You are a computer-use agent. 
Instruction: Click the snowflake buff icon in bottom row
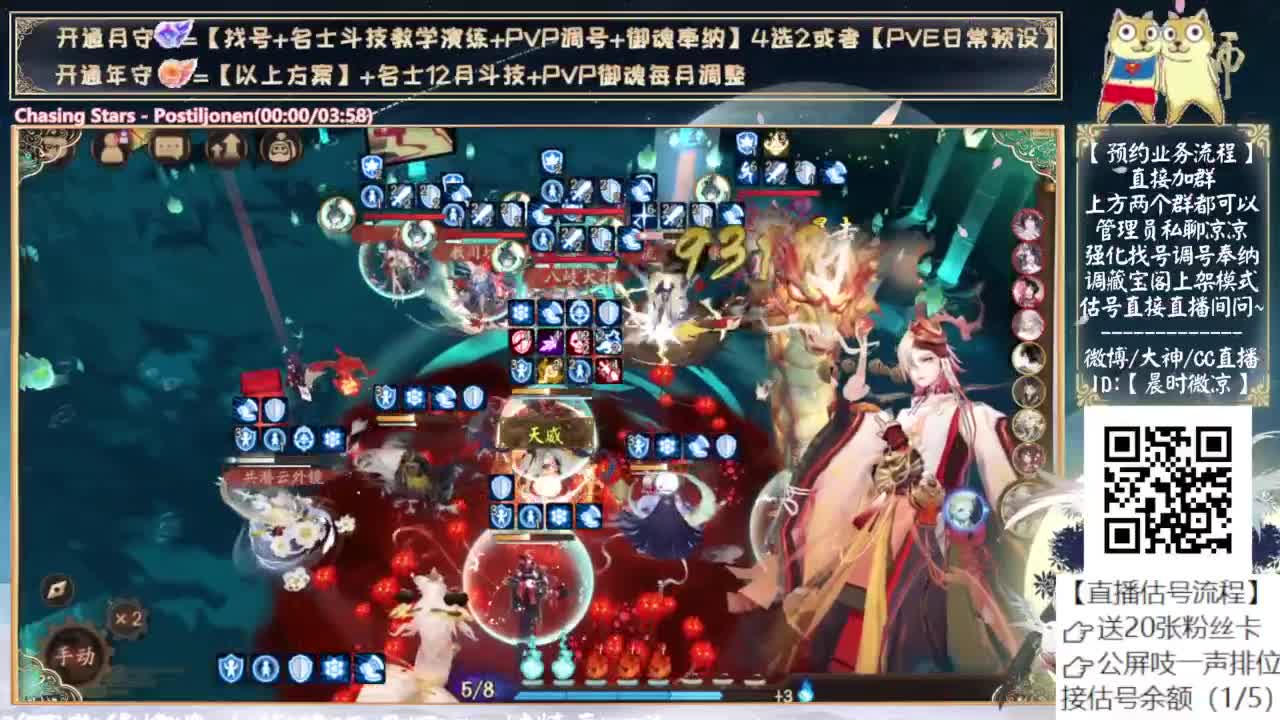coord(334,668)
